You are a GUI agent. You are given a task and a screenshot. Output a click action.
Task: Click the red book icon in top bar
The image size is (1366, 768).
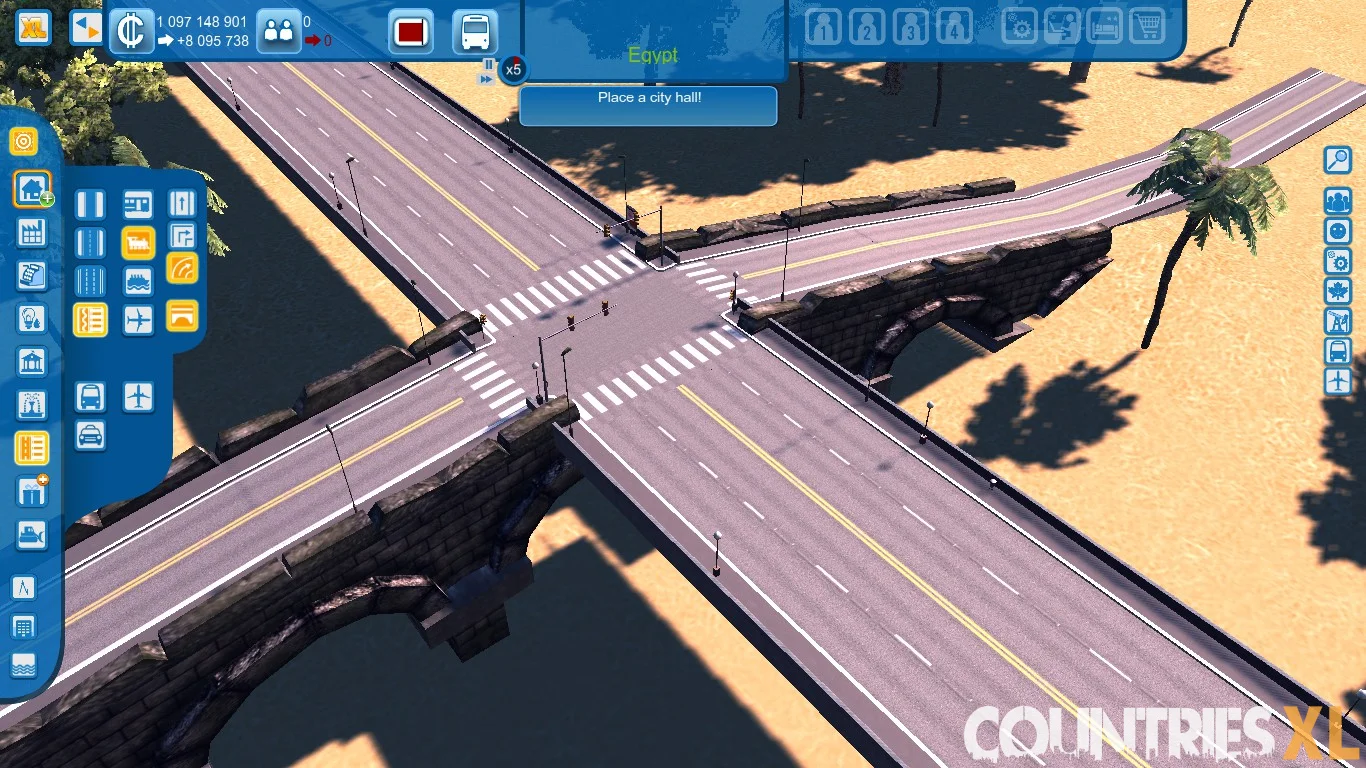(410, 32)
